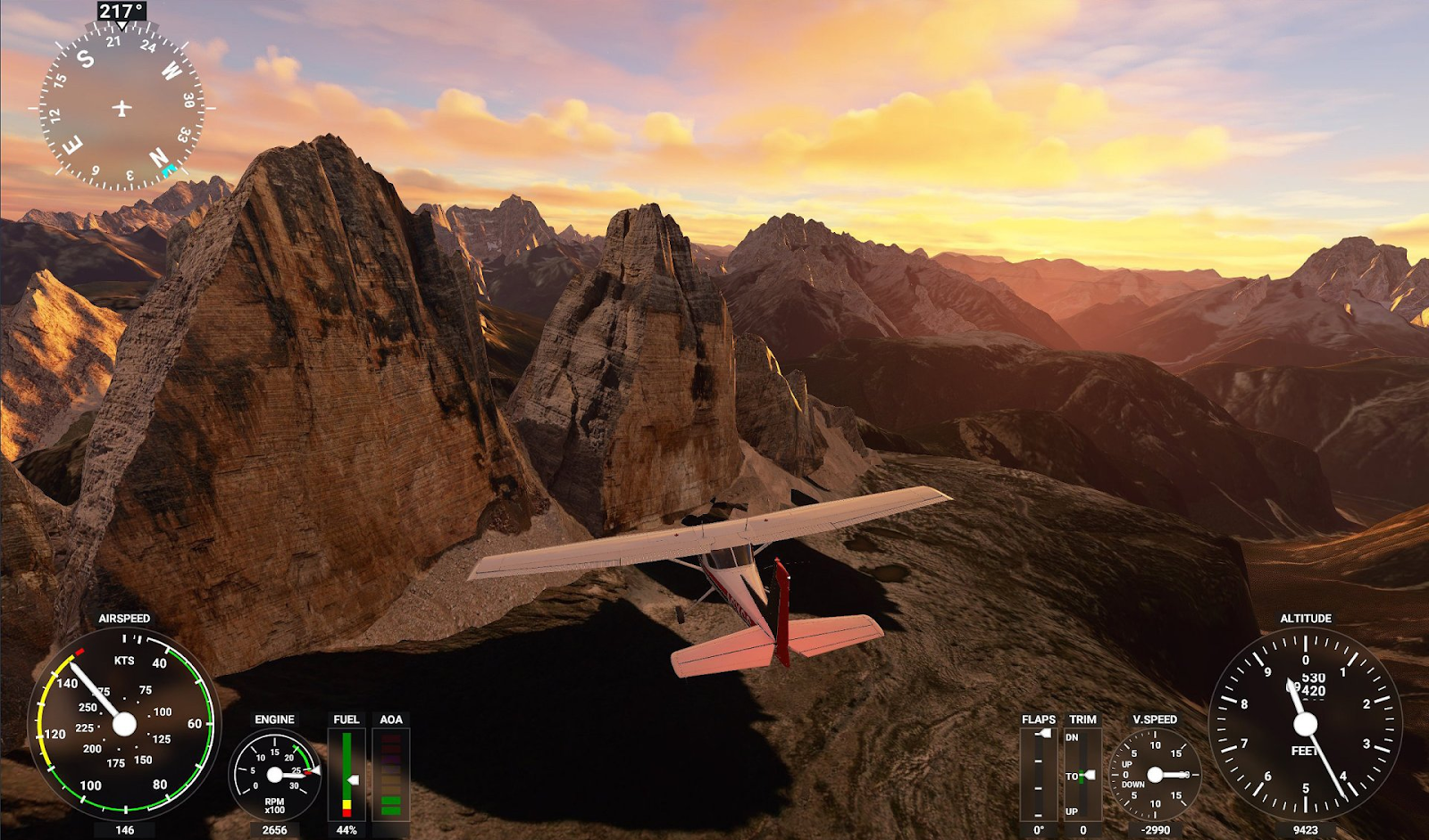Click the trim position indicator
1429x840 pixels.
click(1082, 773)
